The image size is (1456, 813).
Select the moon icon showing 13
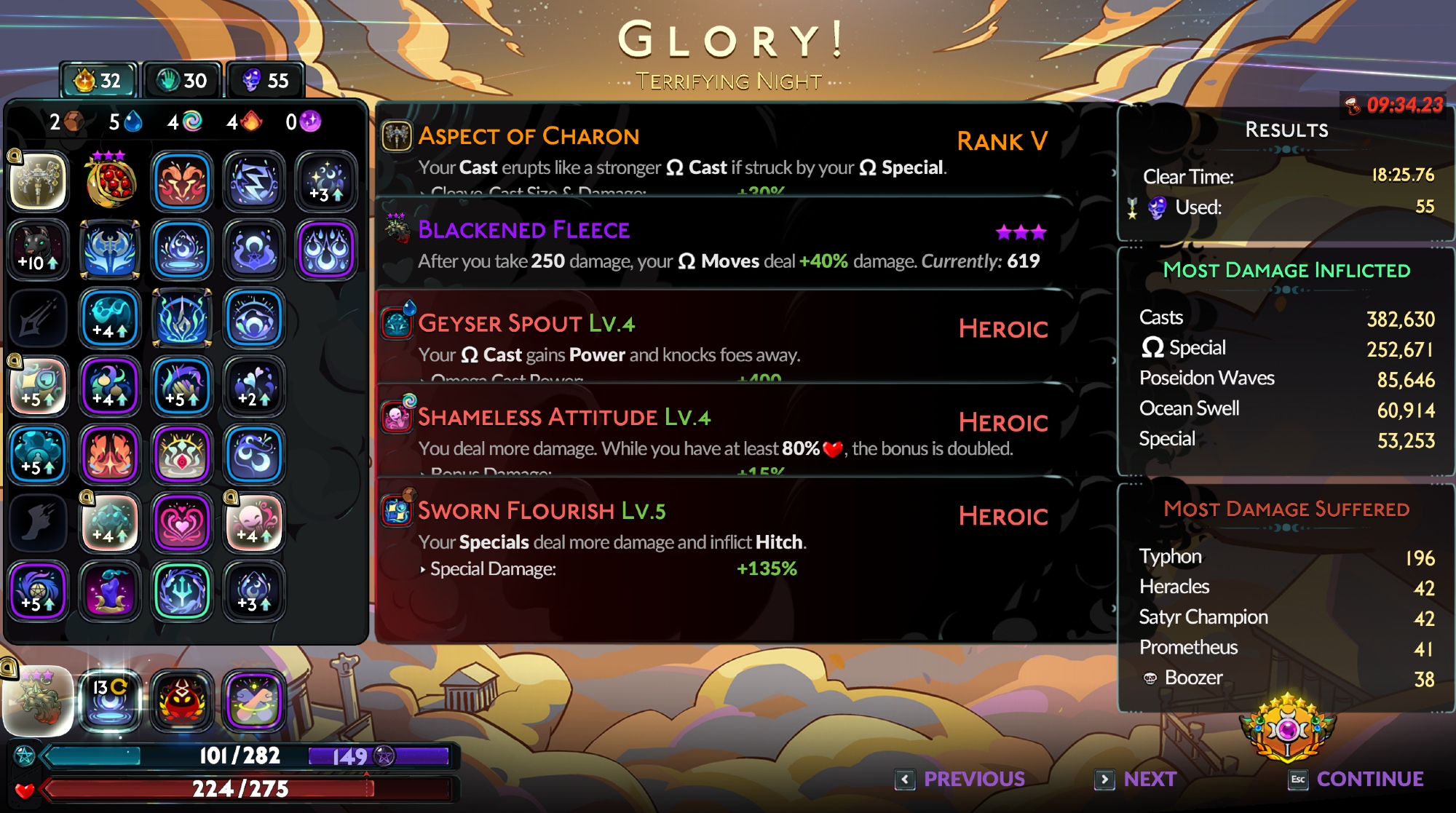(110, 700)
